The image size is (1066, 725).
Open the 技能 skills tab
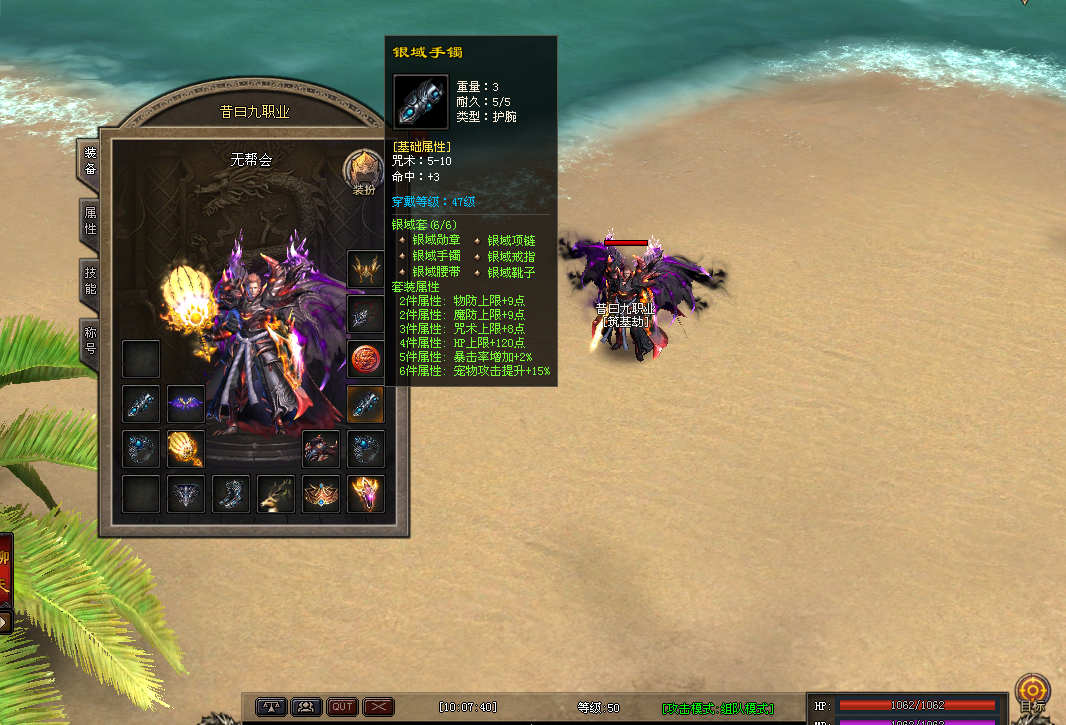click(x=90, y=281)
